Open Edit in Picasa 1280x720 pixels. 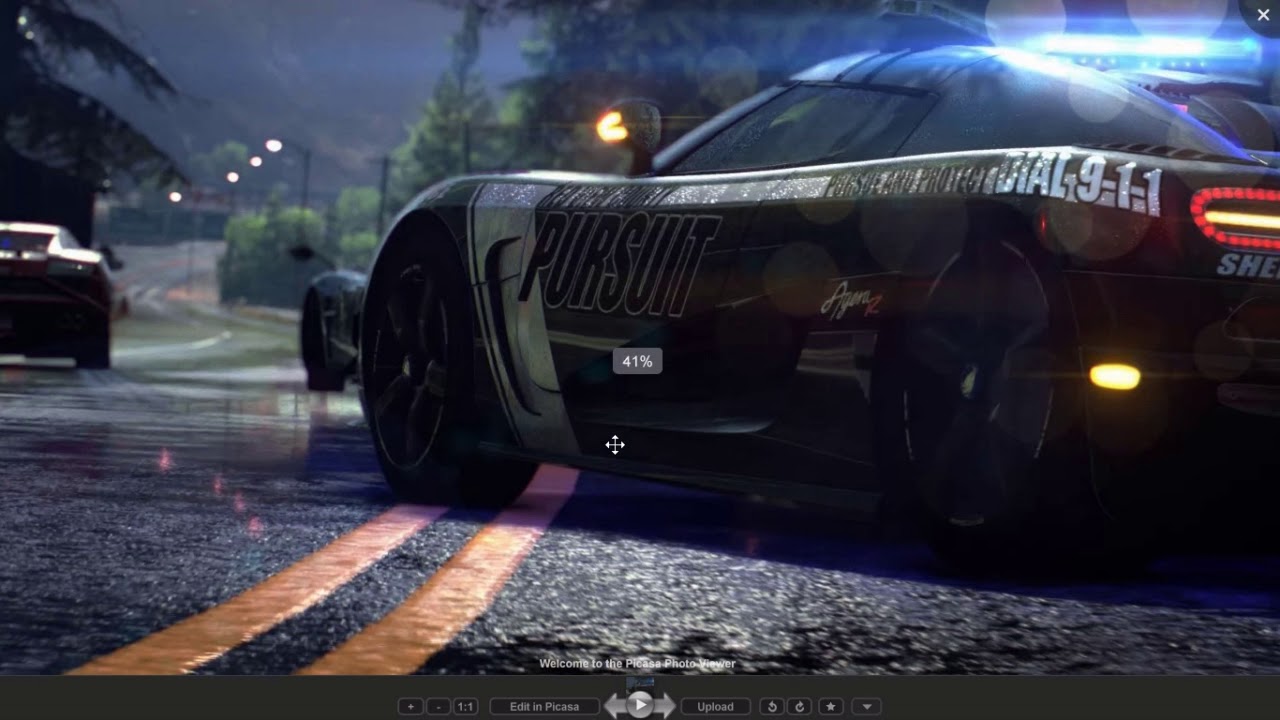pos(545,706)
